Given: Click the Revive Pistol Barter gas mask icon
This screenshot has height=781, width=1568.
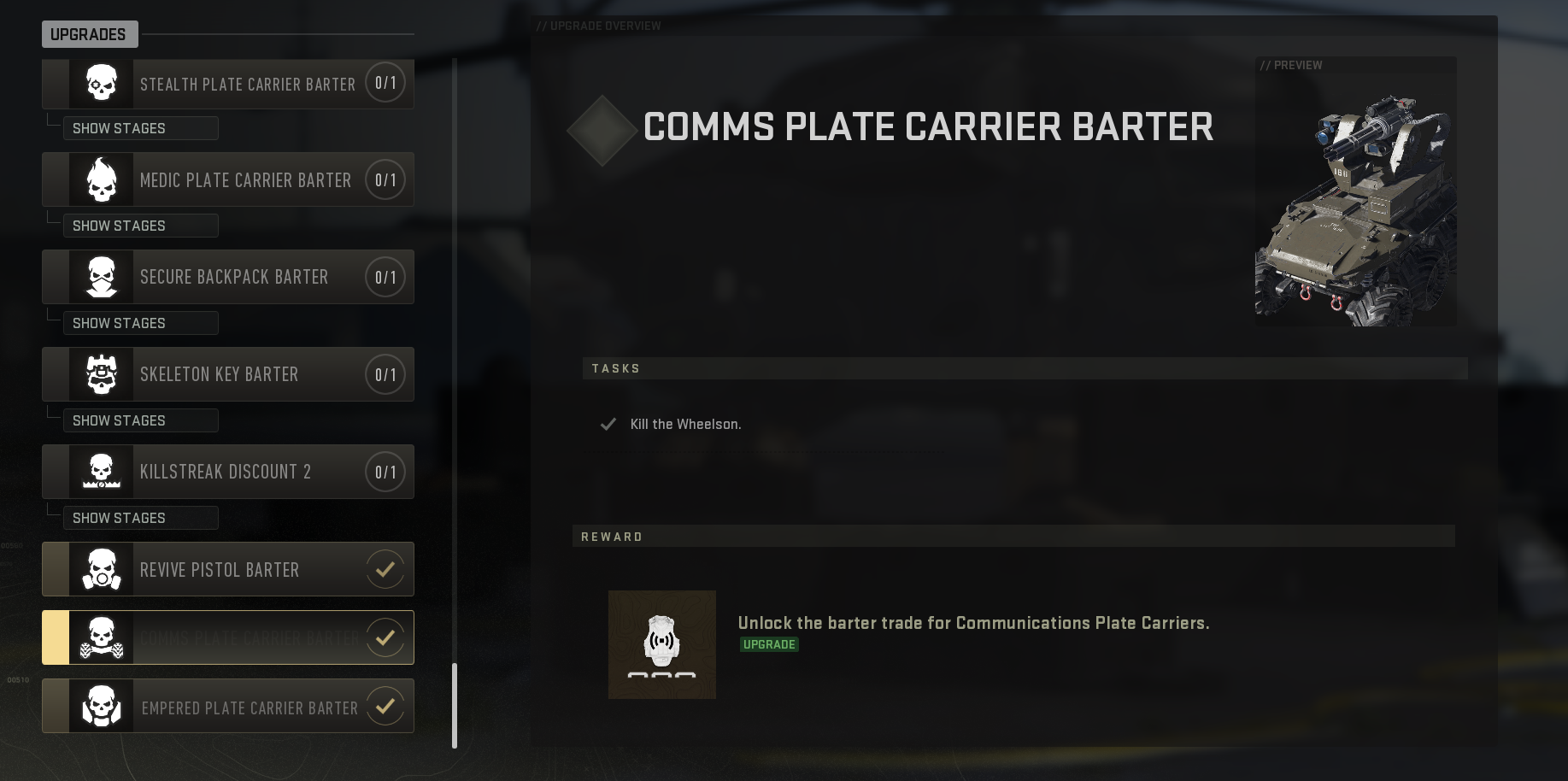Looking at the screenshot, I should tap(103, 568).
